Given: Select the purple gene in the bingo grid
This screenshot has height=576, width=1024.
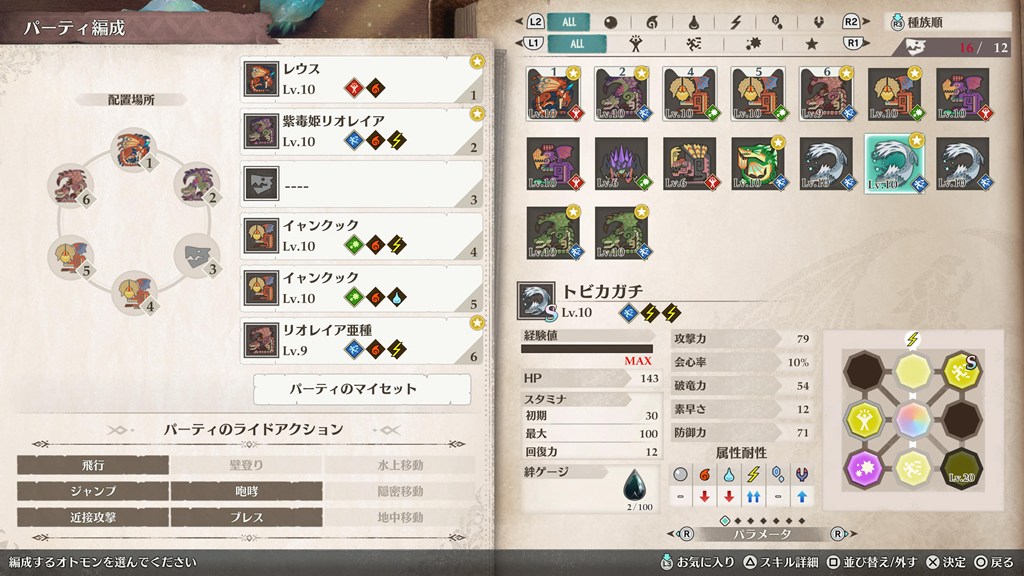Looking at the screenshot, I should pos(865,467).
